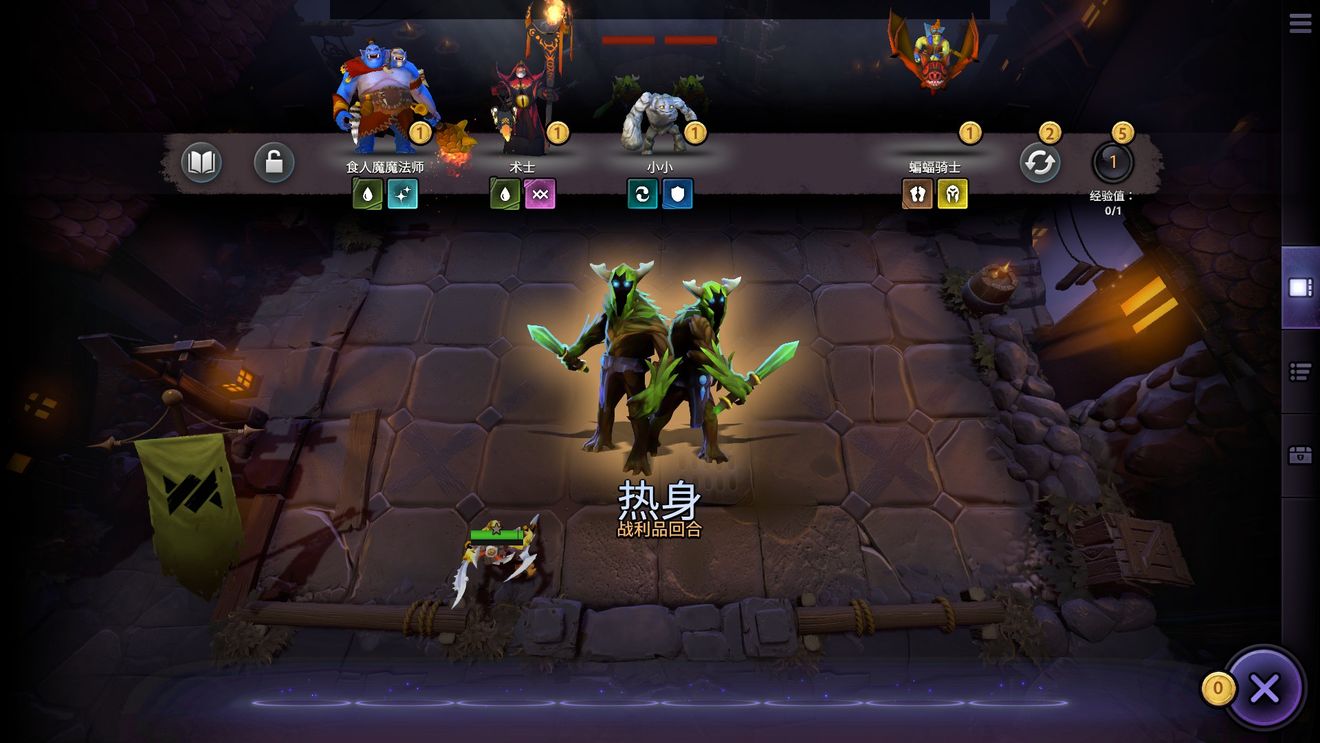Open the loot chest icon in the sidebar

1301,457
